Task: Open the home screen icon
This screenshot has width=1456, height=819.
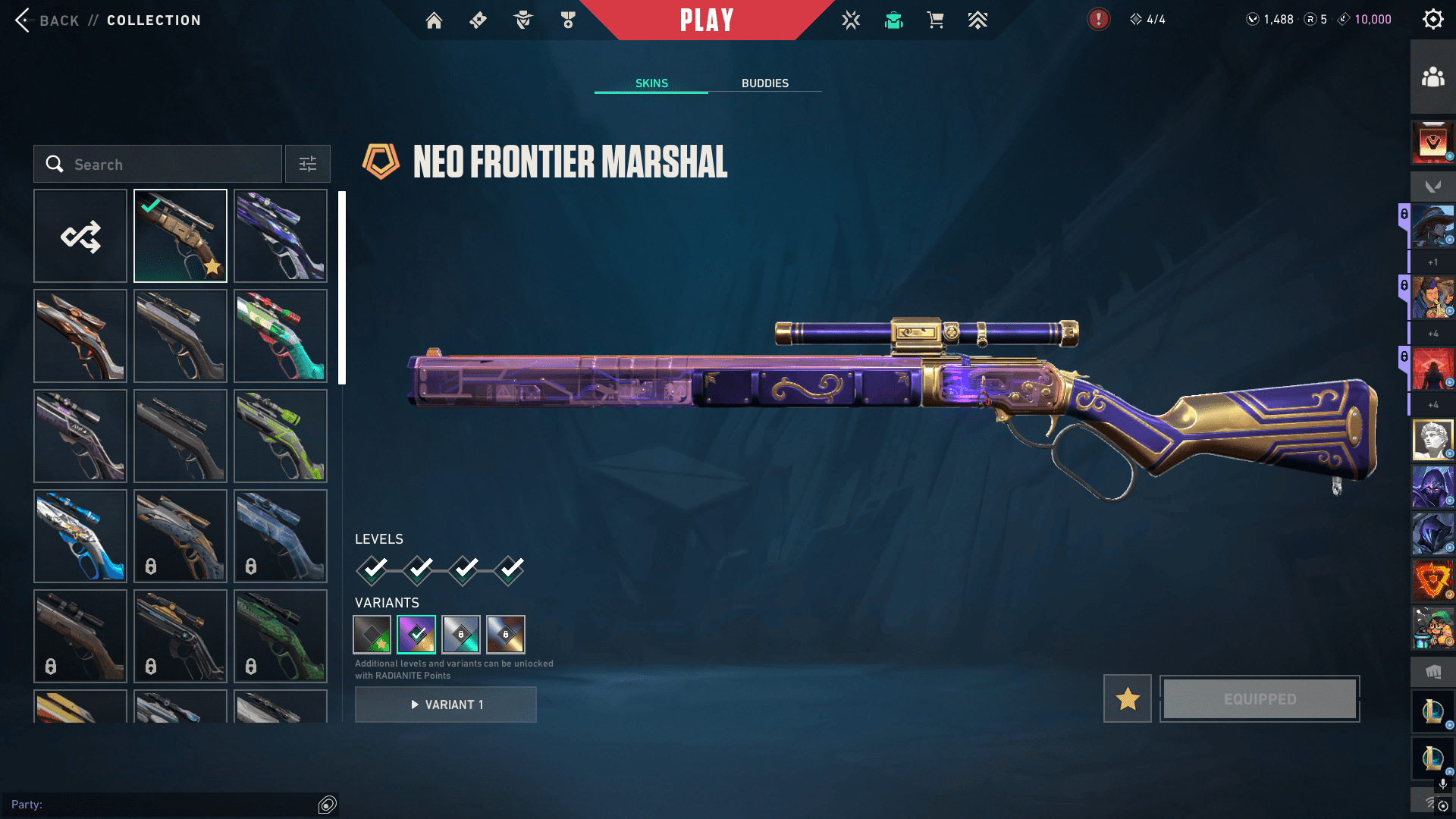Action: tap(434, 20)
